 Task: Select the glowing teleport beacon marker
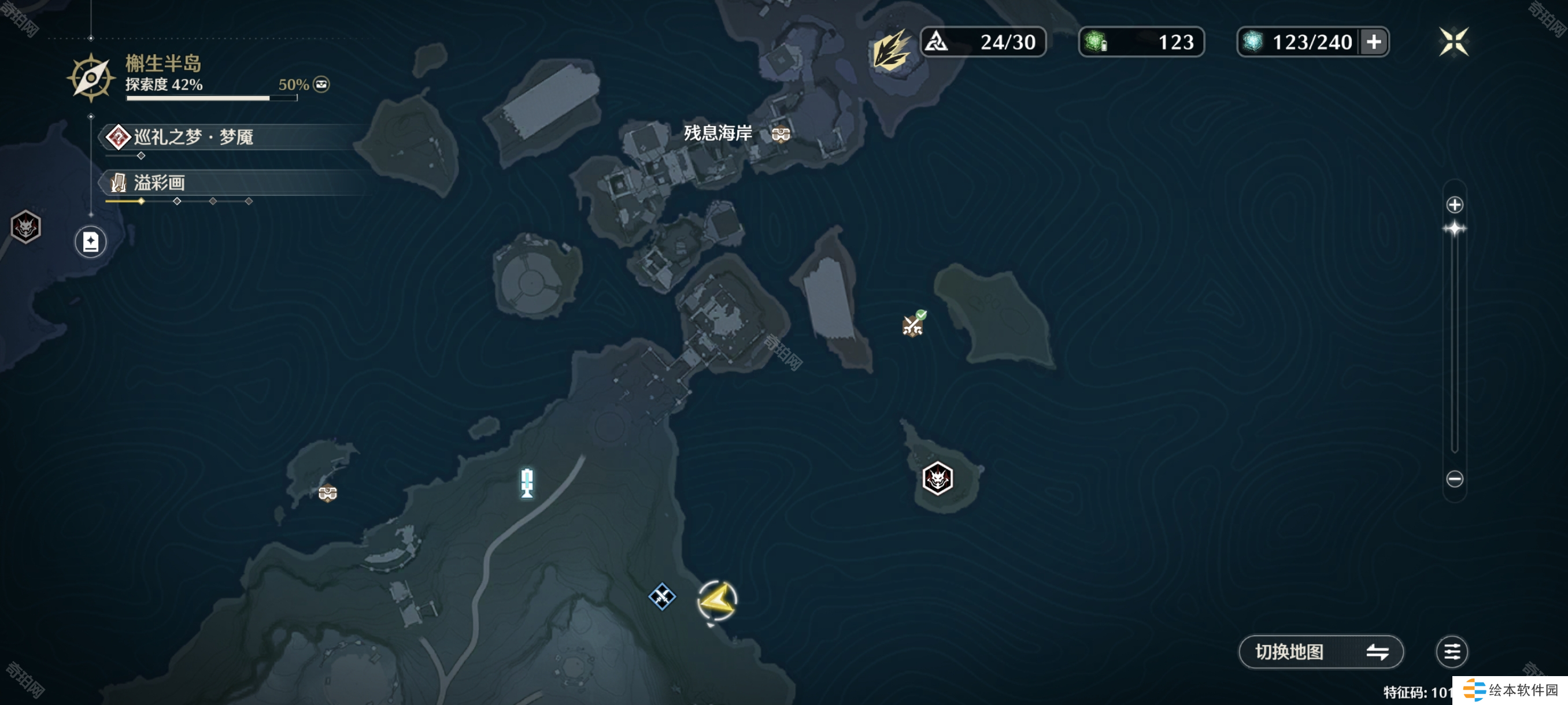(x=527, y=483)
